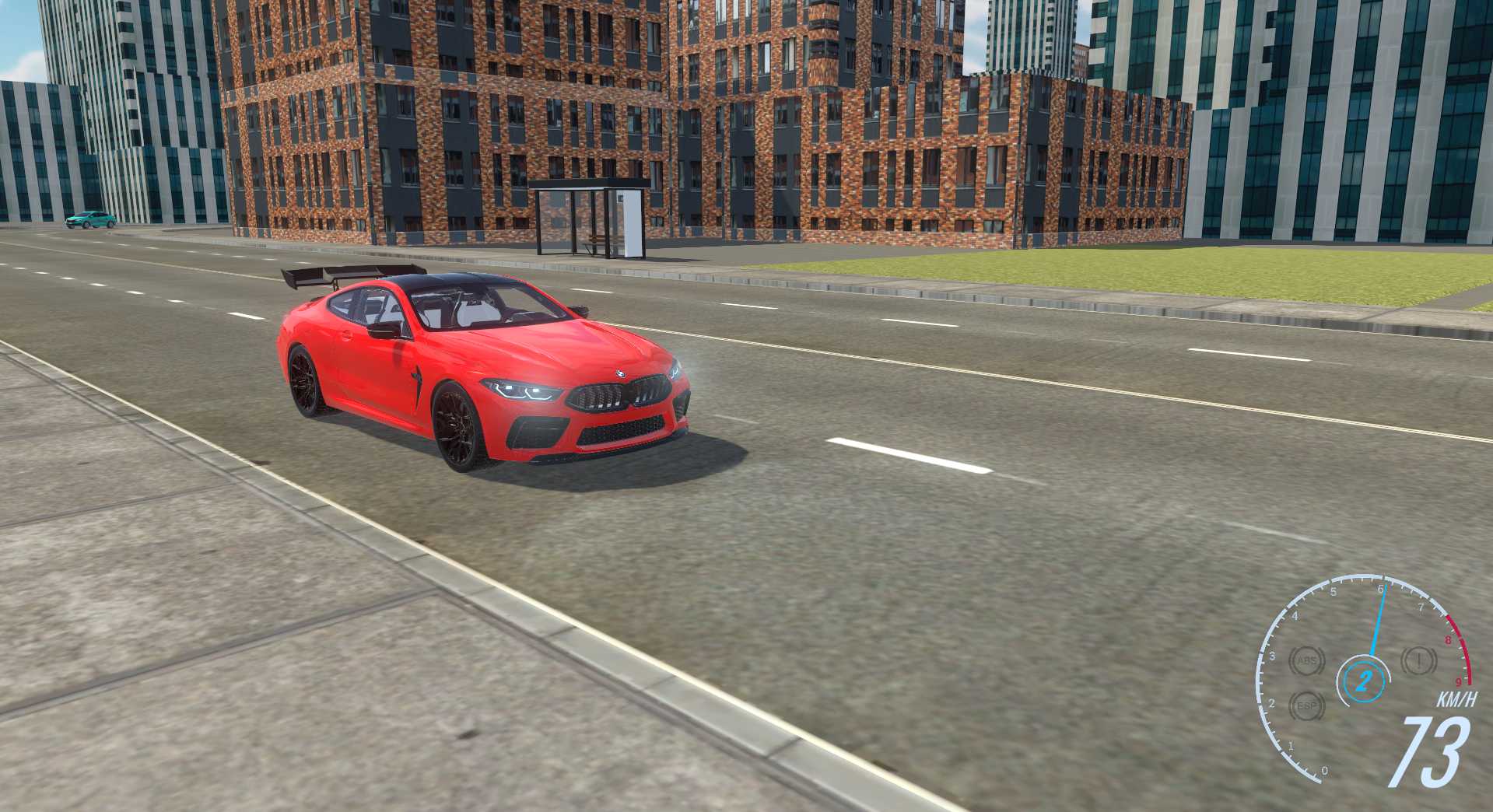Click the KM/H unit label
The image size is (1493, 812).
coord(1459,698)
